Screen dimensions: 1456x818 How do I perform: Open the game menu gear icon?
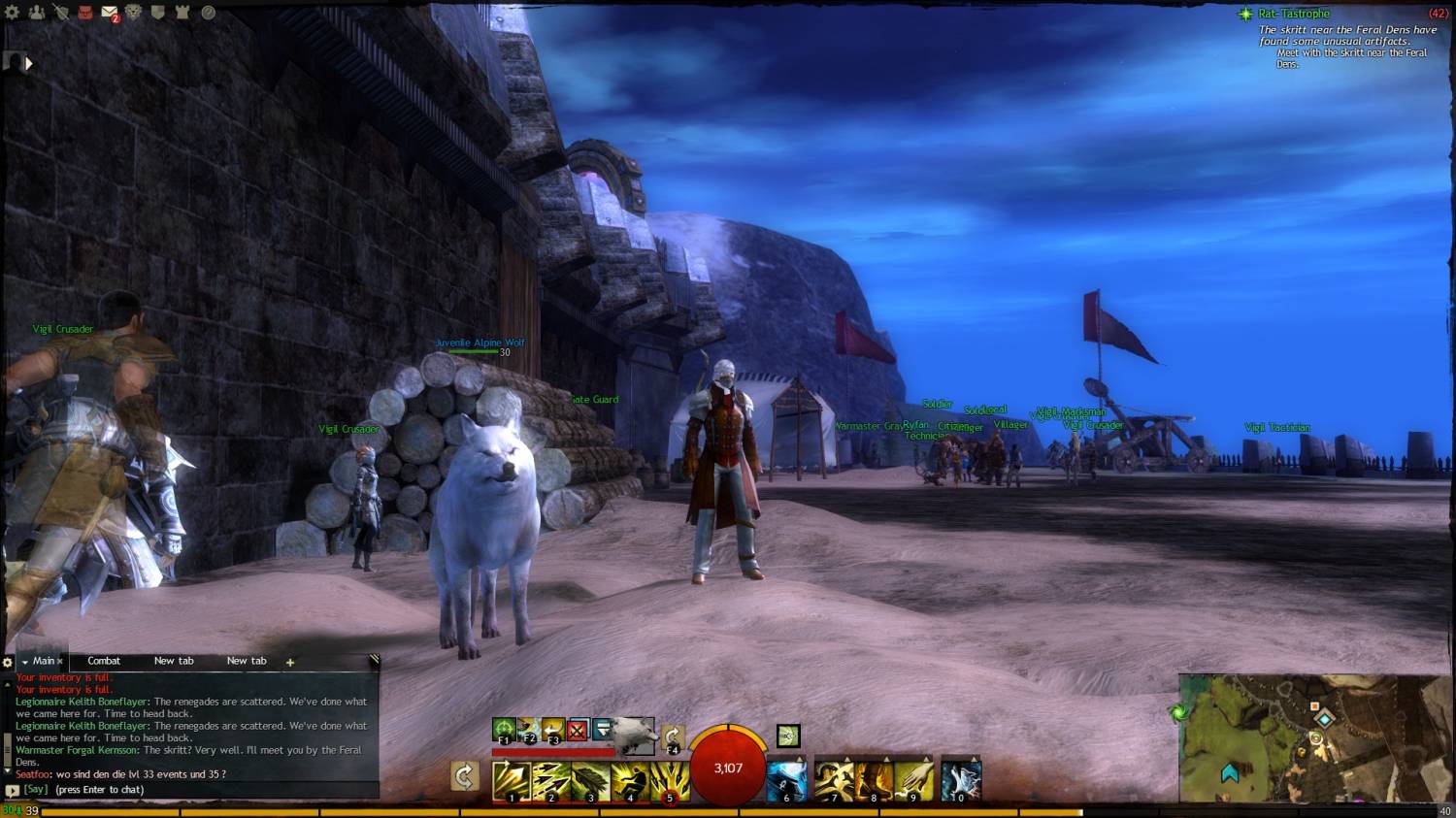(x=12, y=13)
